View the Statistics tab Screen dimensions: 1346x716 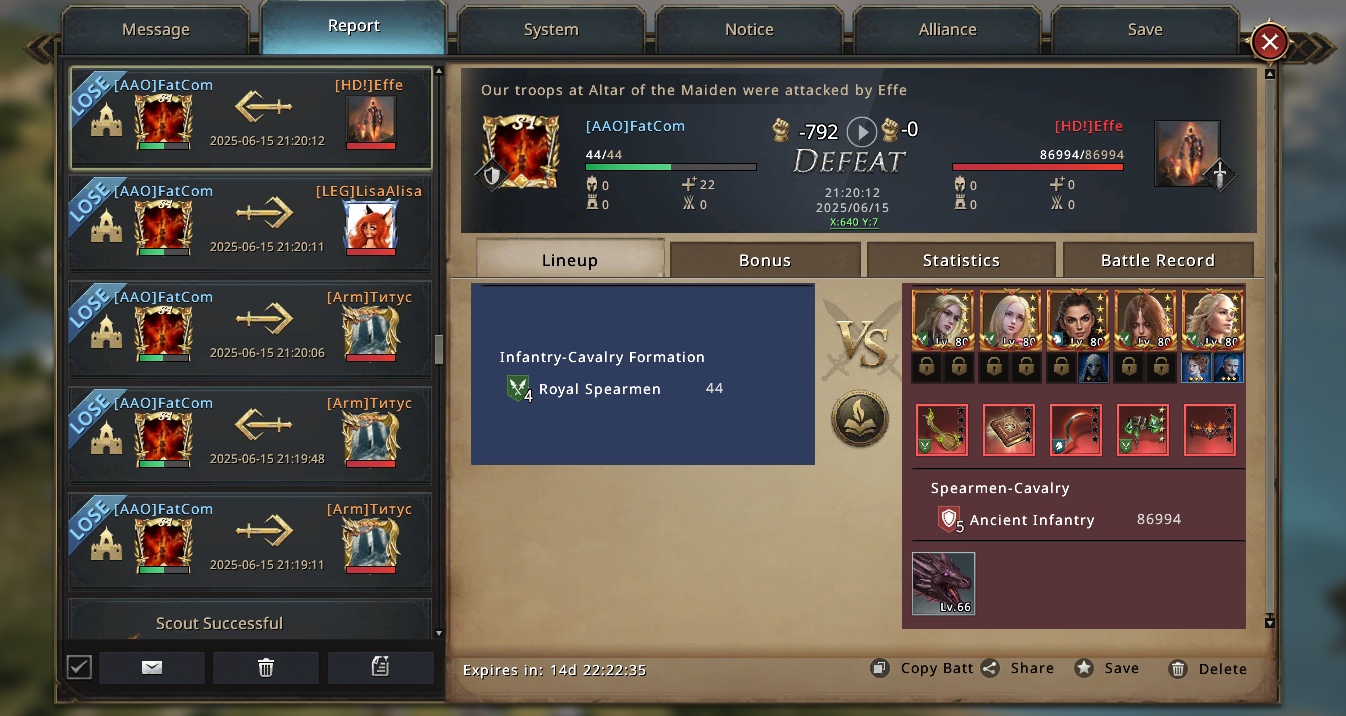tap(960, 260)
